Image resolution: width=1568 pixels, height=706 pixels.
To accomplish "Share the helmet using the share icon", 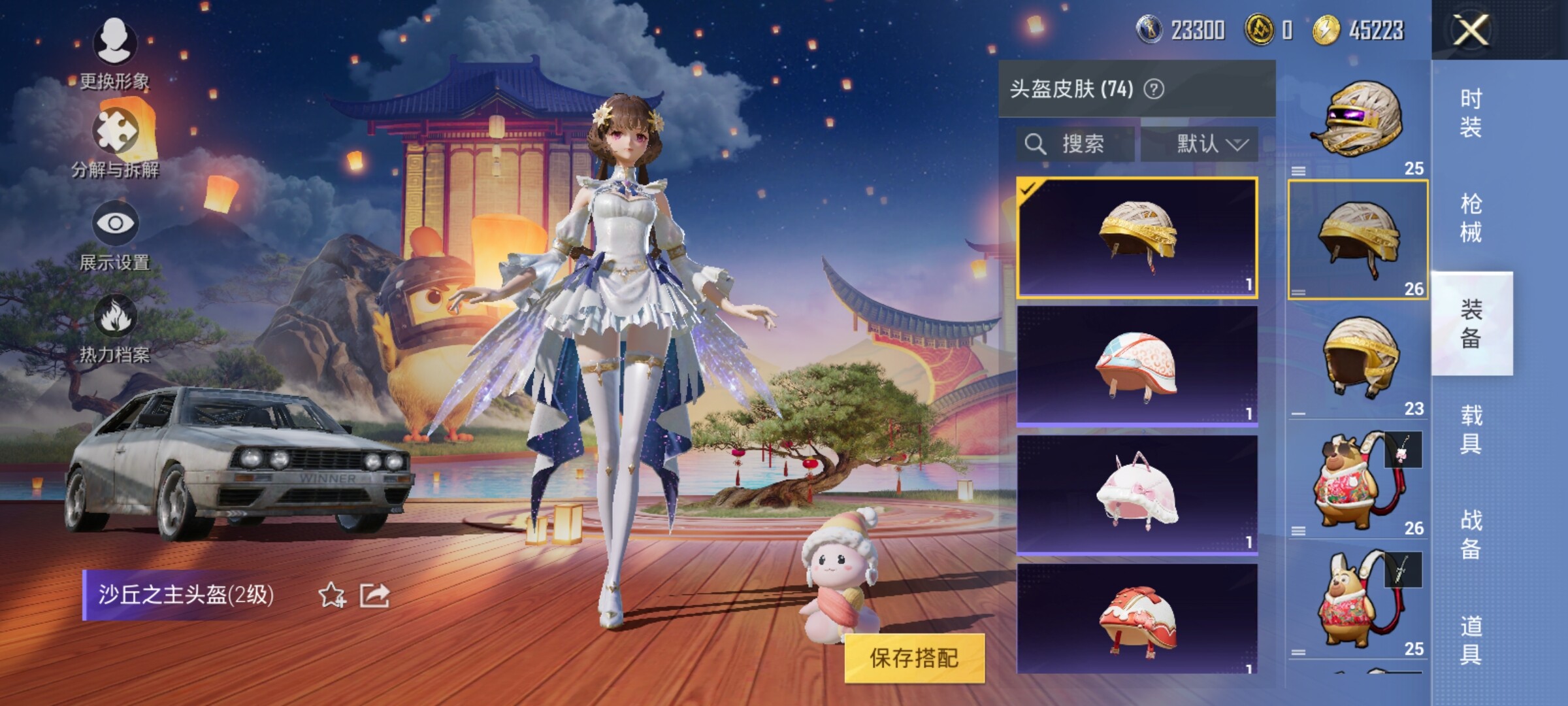I will point(374,595).
